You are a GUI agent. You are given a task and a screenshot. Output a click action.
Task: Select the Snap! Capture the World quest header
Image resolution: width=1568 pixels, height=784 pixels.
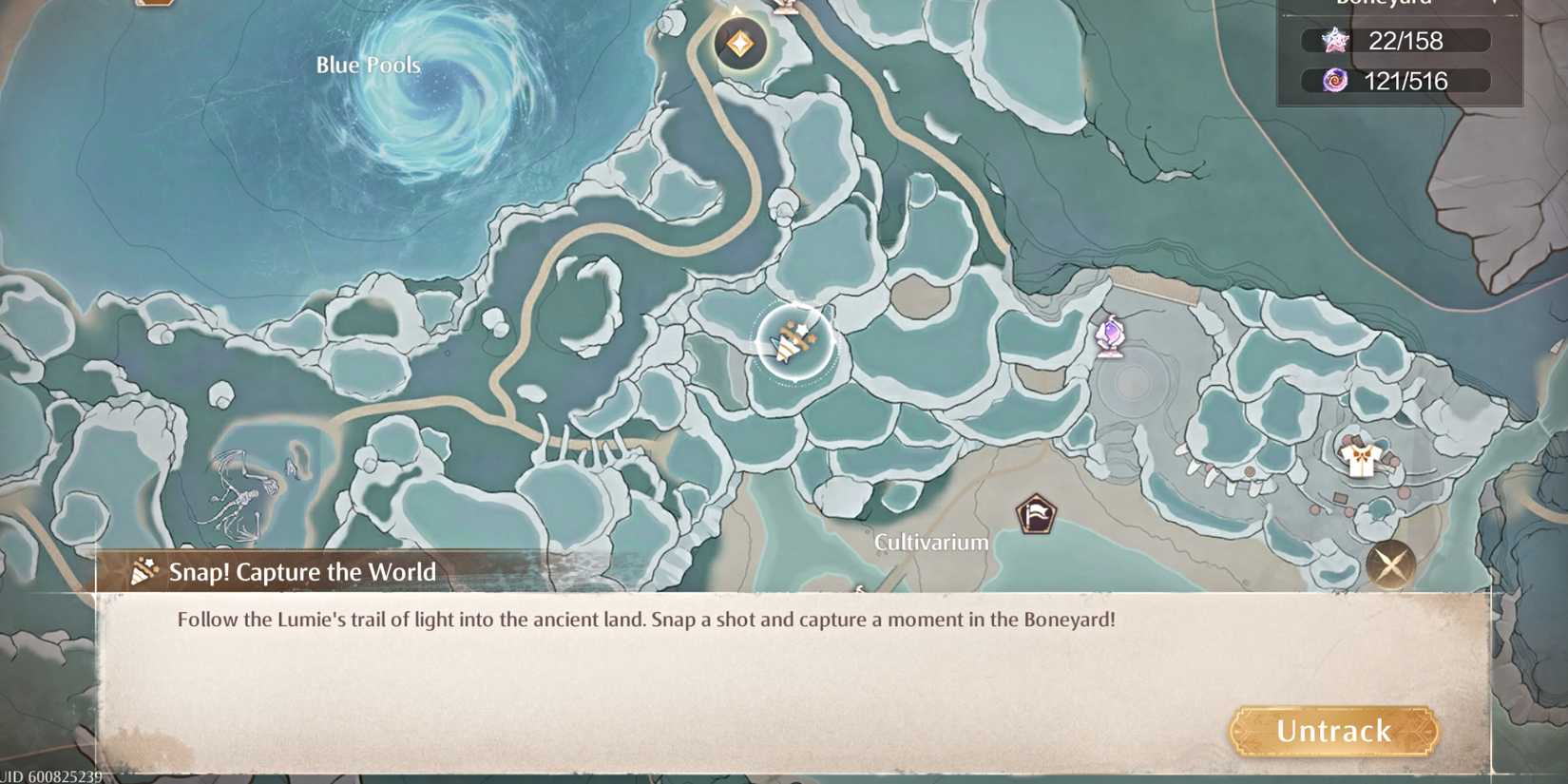coord(301,572)
